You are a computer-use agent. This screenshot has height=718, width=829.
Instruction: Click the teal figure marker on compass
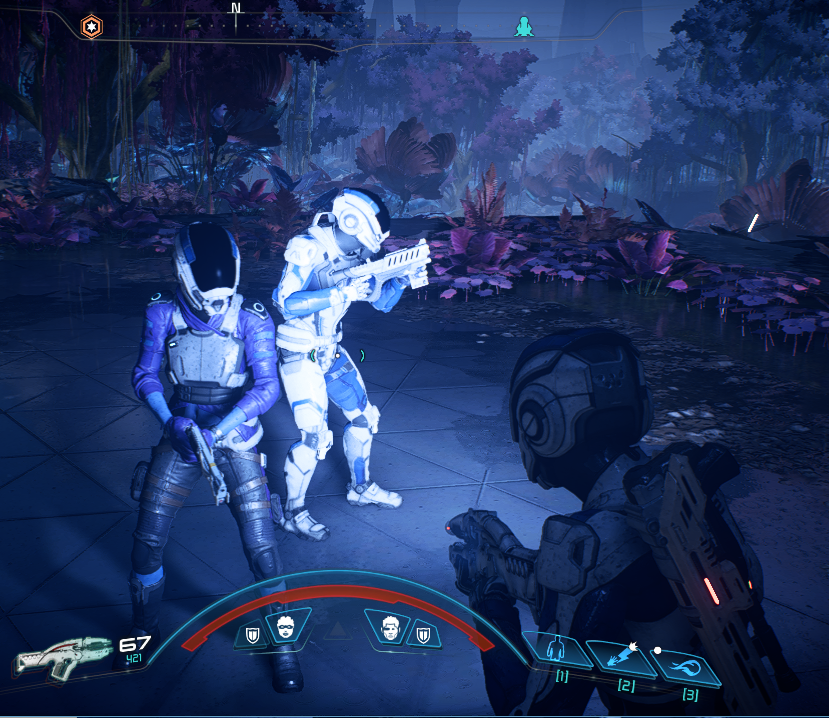pos(523,26)
